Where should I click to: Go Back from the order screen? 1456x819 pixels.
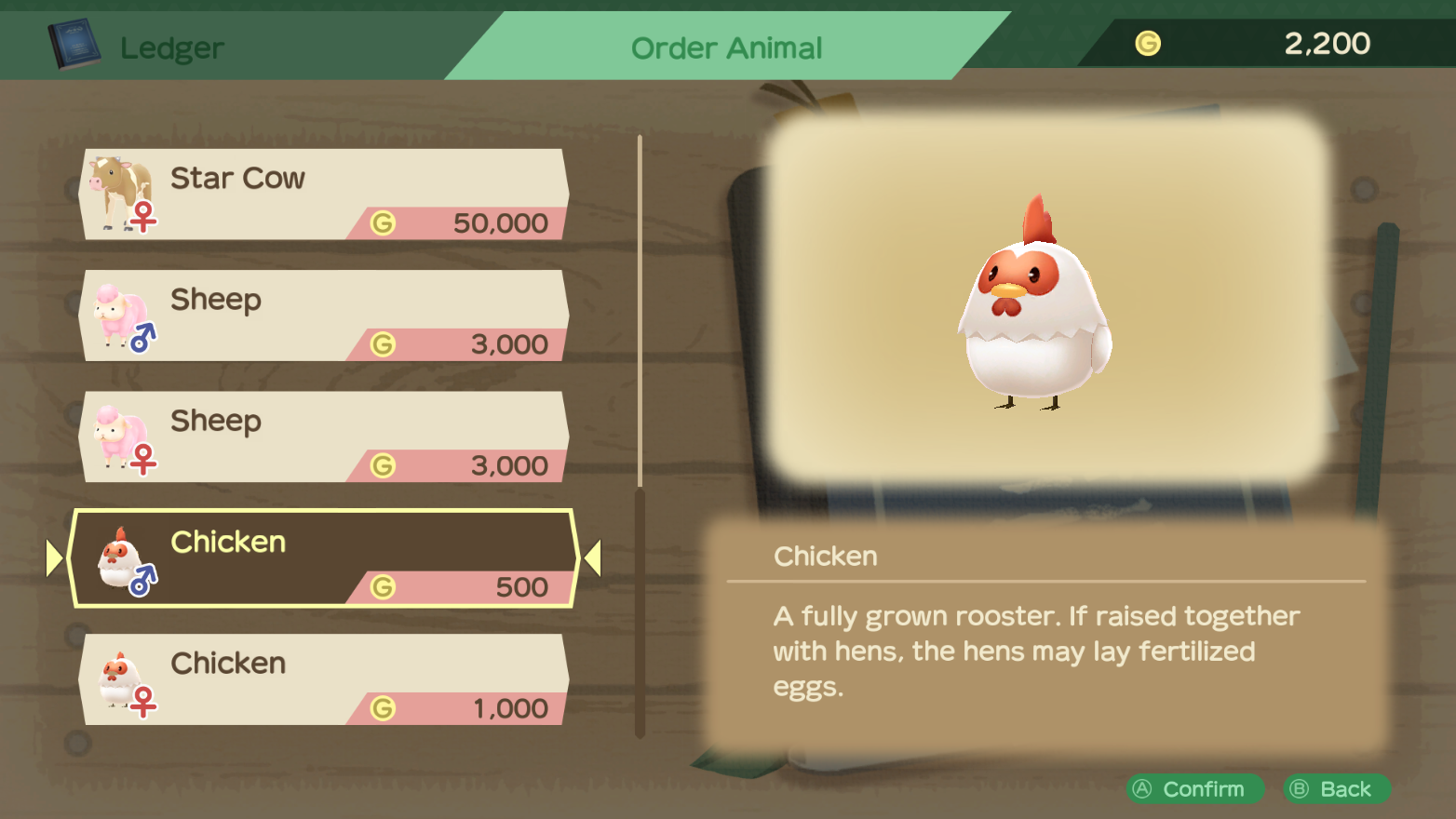pos(1336,789)
